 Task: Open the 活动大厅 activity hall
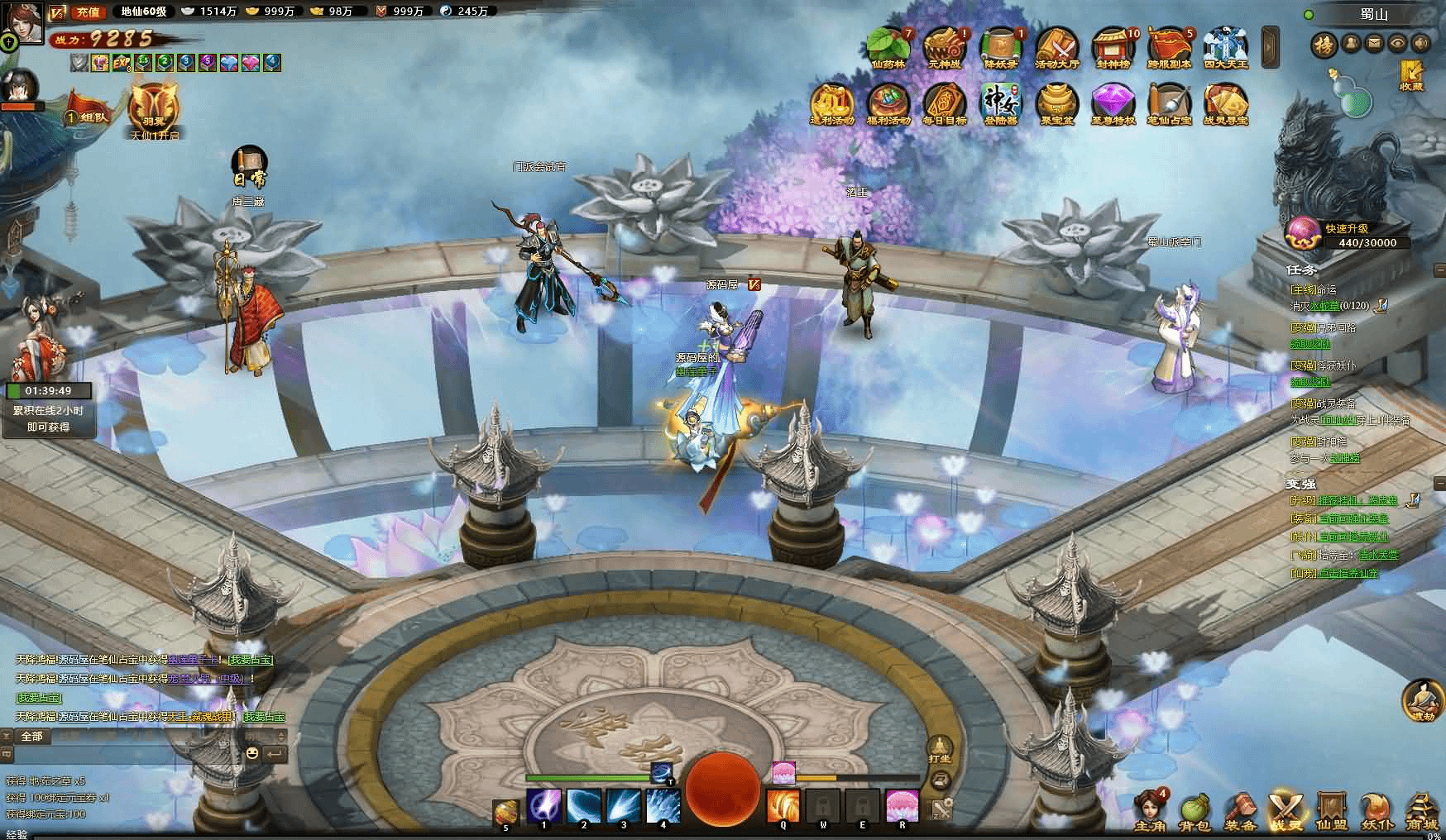1056,46
